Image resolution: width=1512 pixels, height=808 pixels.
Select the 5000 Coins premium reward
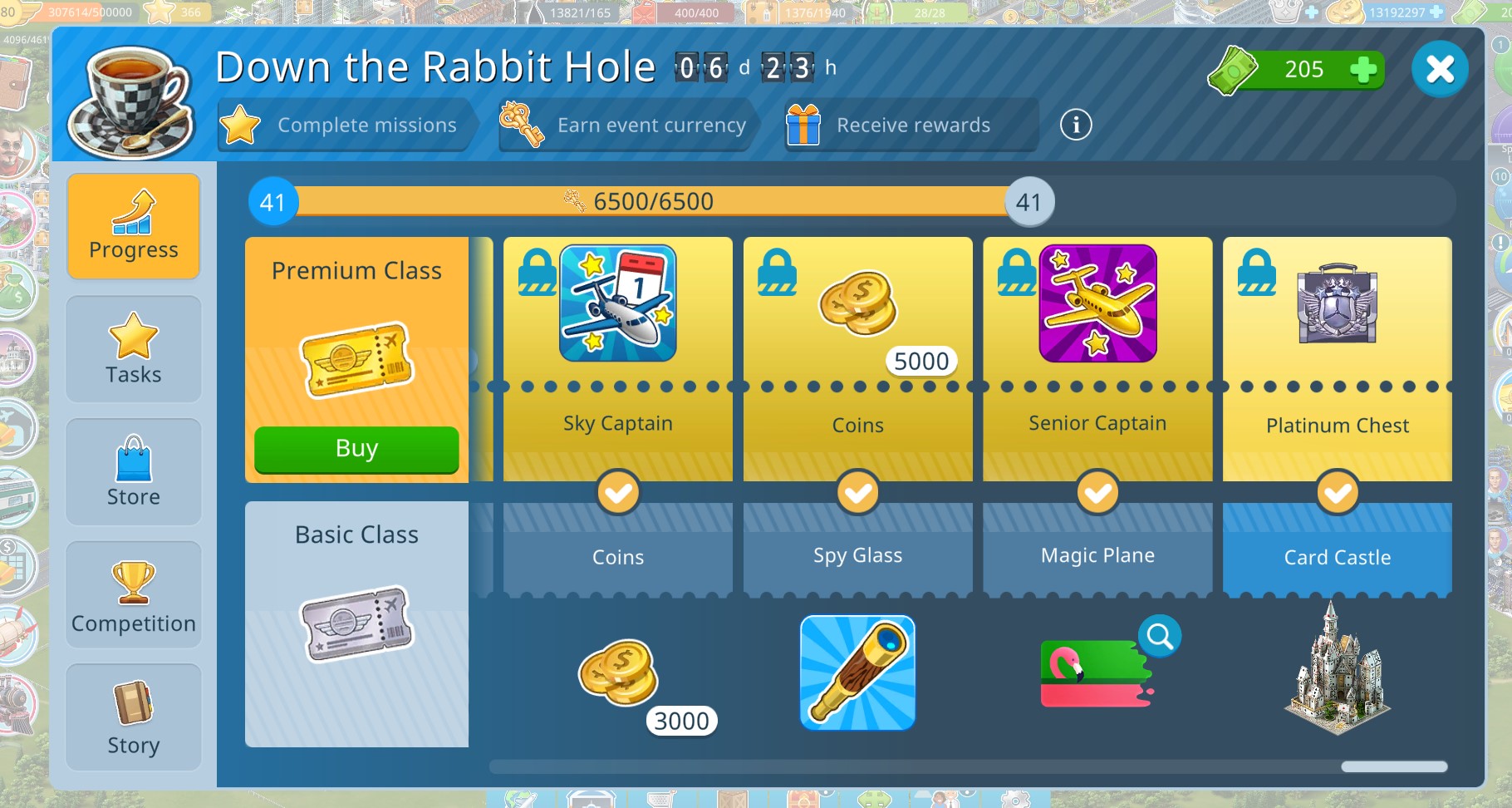click(x=857, y=304)
